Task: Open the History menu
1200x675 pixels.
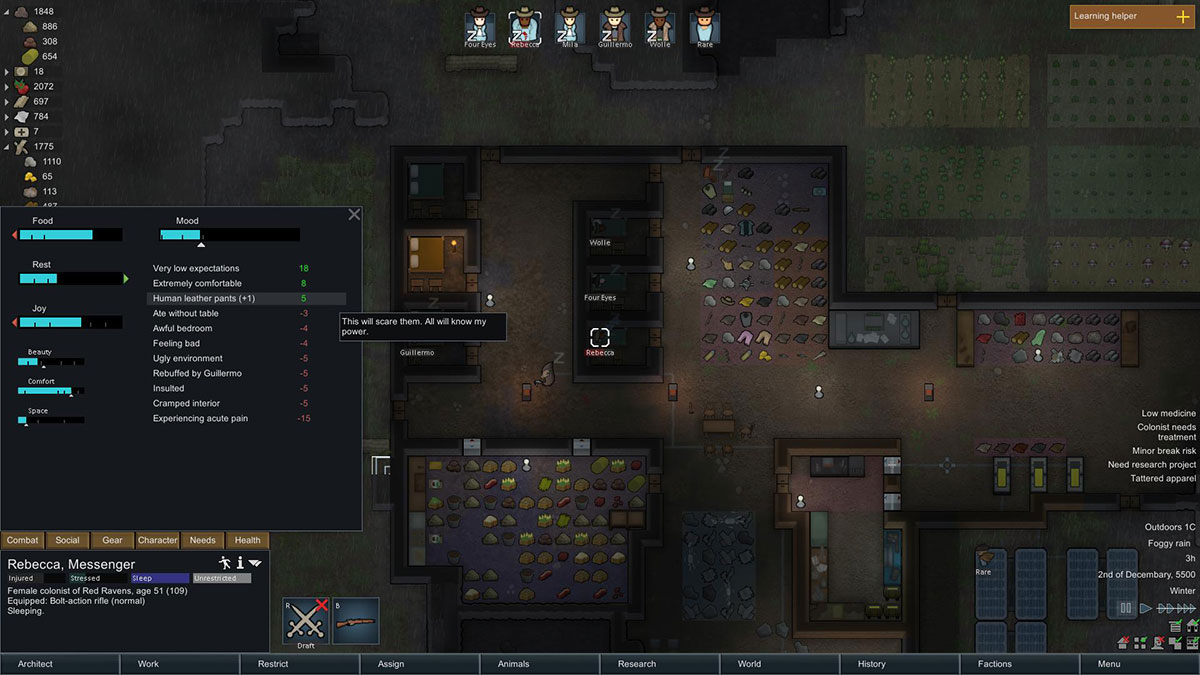Action: point(871,664)
